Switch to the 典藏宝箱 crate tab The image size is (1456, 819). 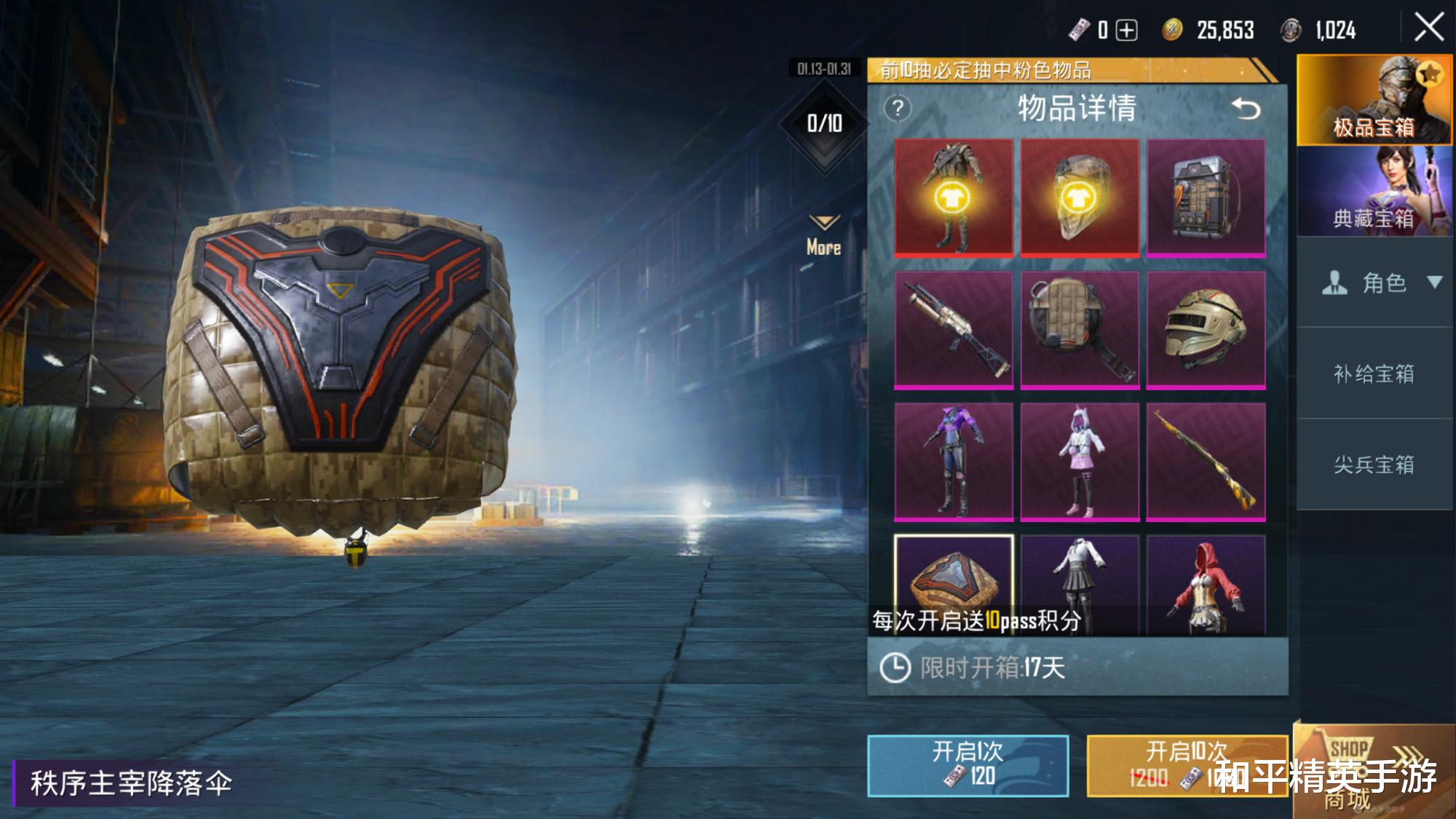tap(1374, 191)
